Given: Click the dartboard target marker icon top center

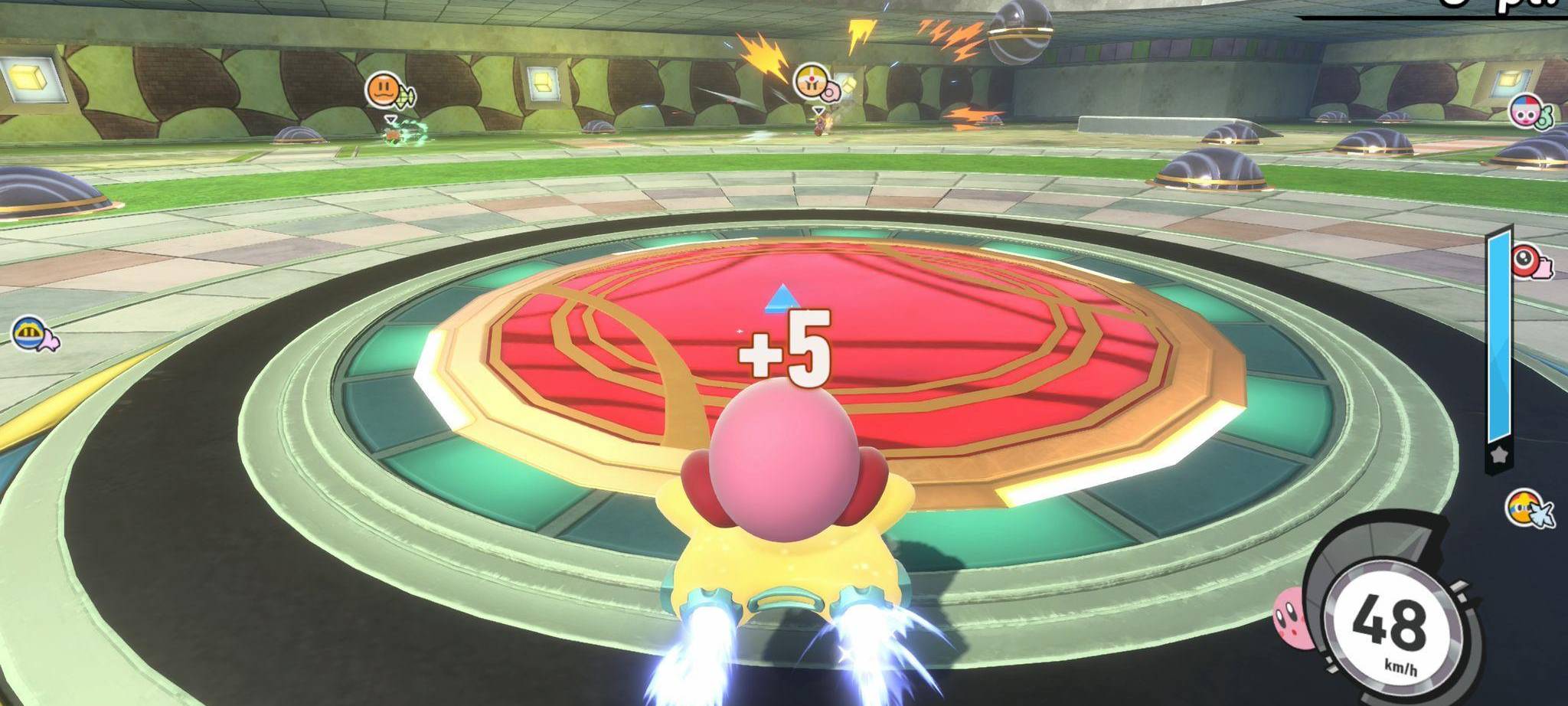Looking at the screenshot, I should coord(810,80).
